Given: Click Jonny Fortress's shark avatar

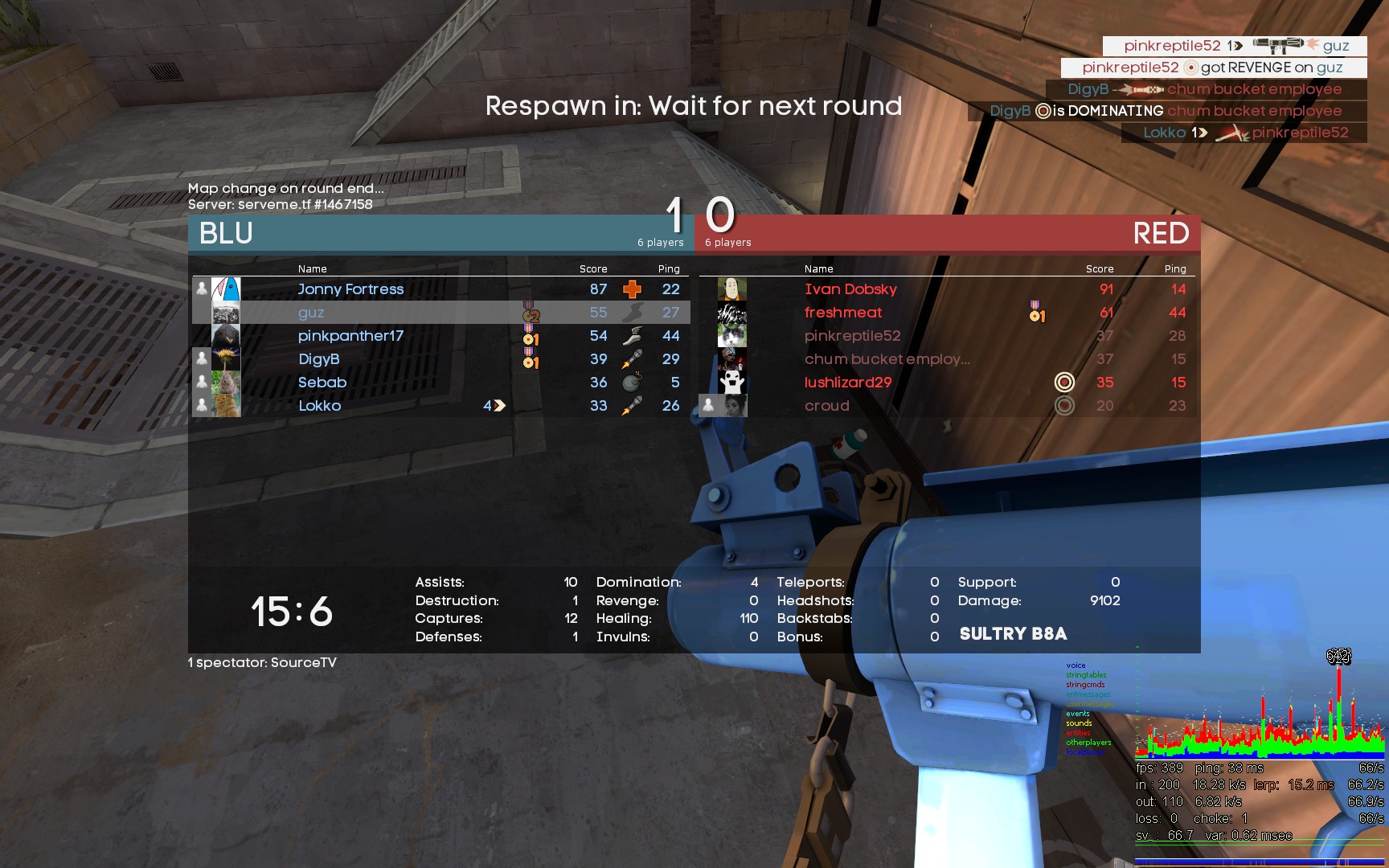Looking at the screenshot, I should pos(226,289).
